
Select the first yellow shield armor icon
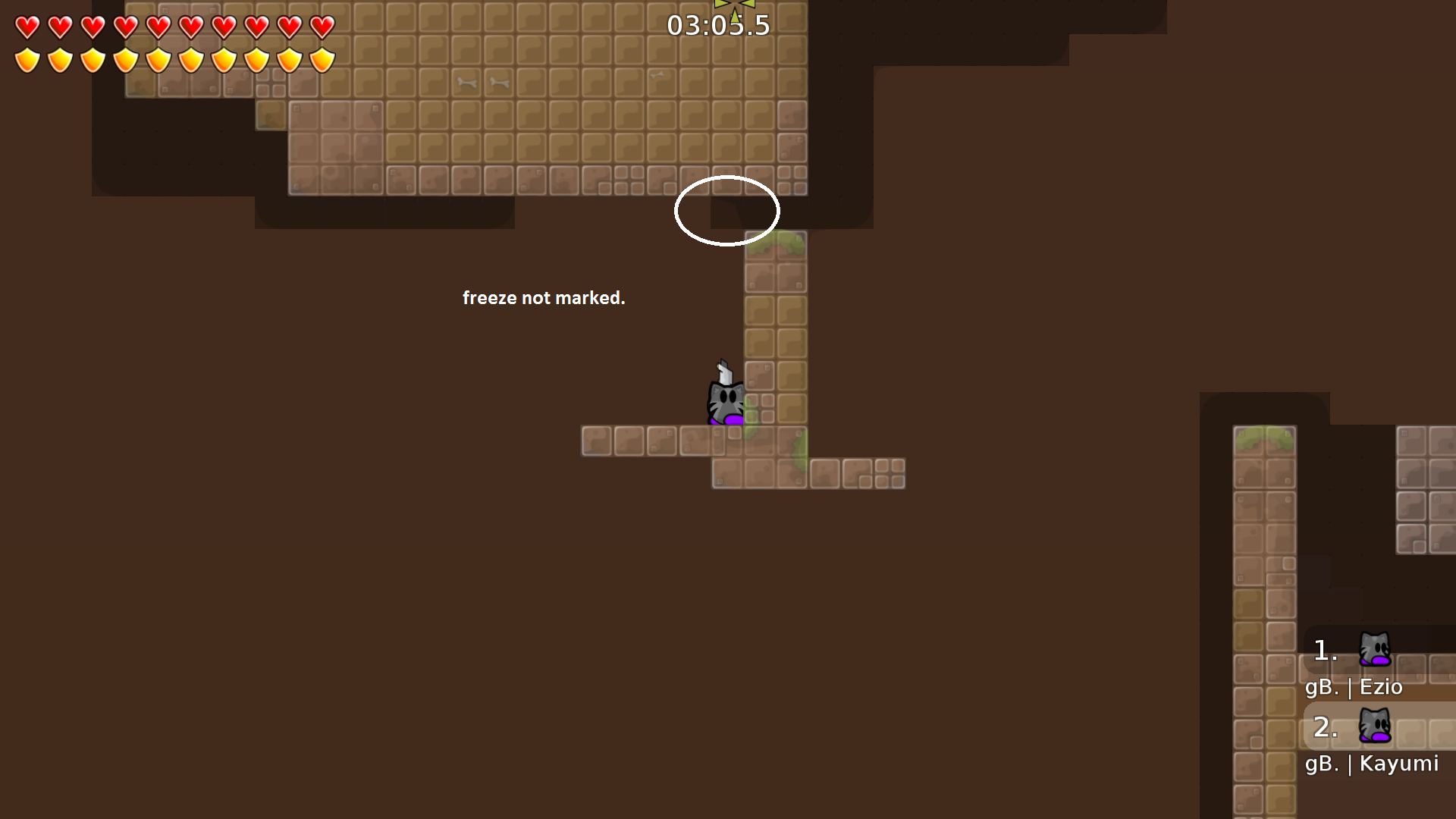pyautogui.click(x=27, y=59)
